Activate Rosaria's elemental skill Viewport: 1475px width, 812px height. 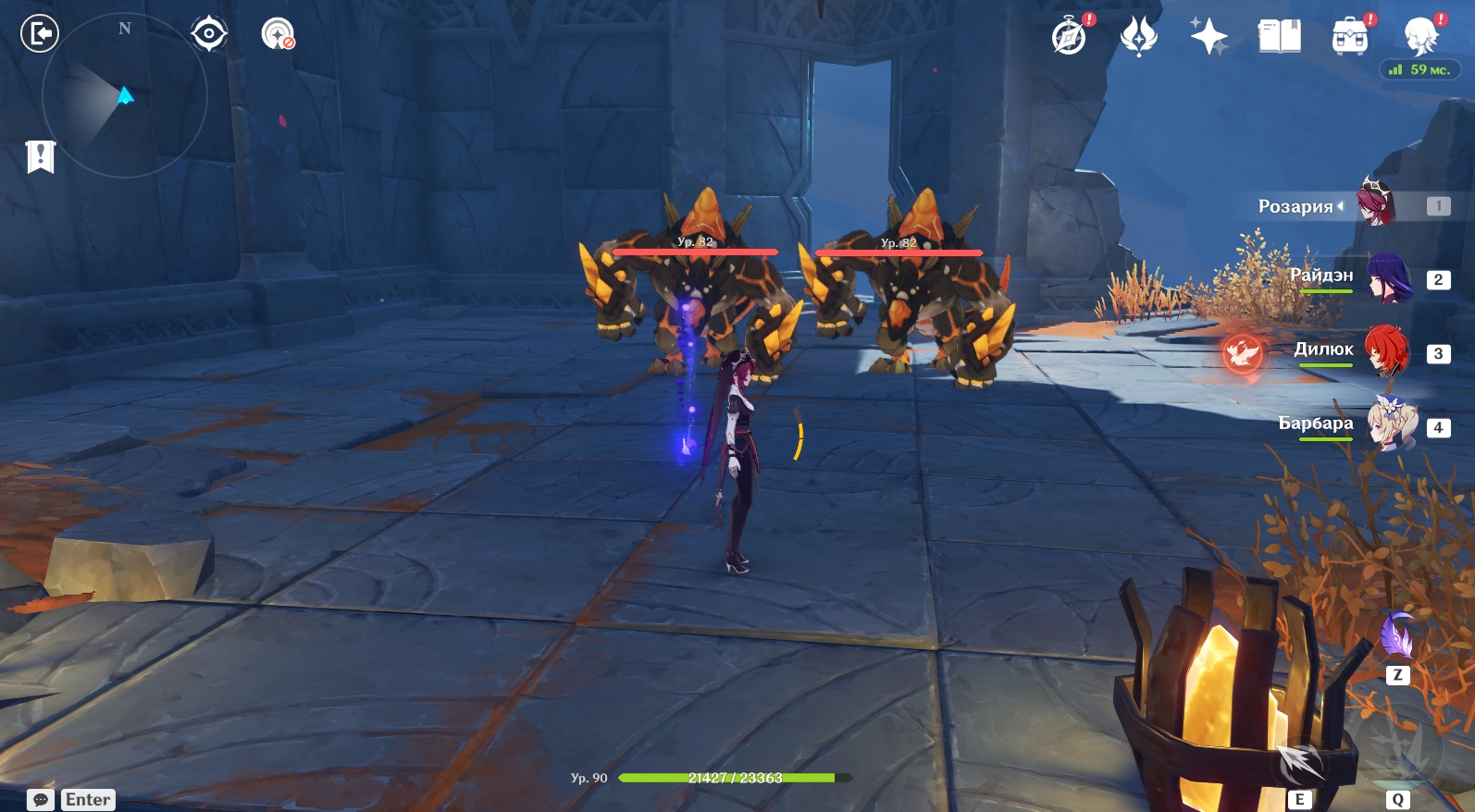(1301, 764)
